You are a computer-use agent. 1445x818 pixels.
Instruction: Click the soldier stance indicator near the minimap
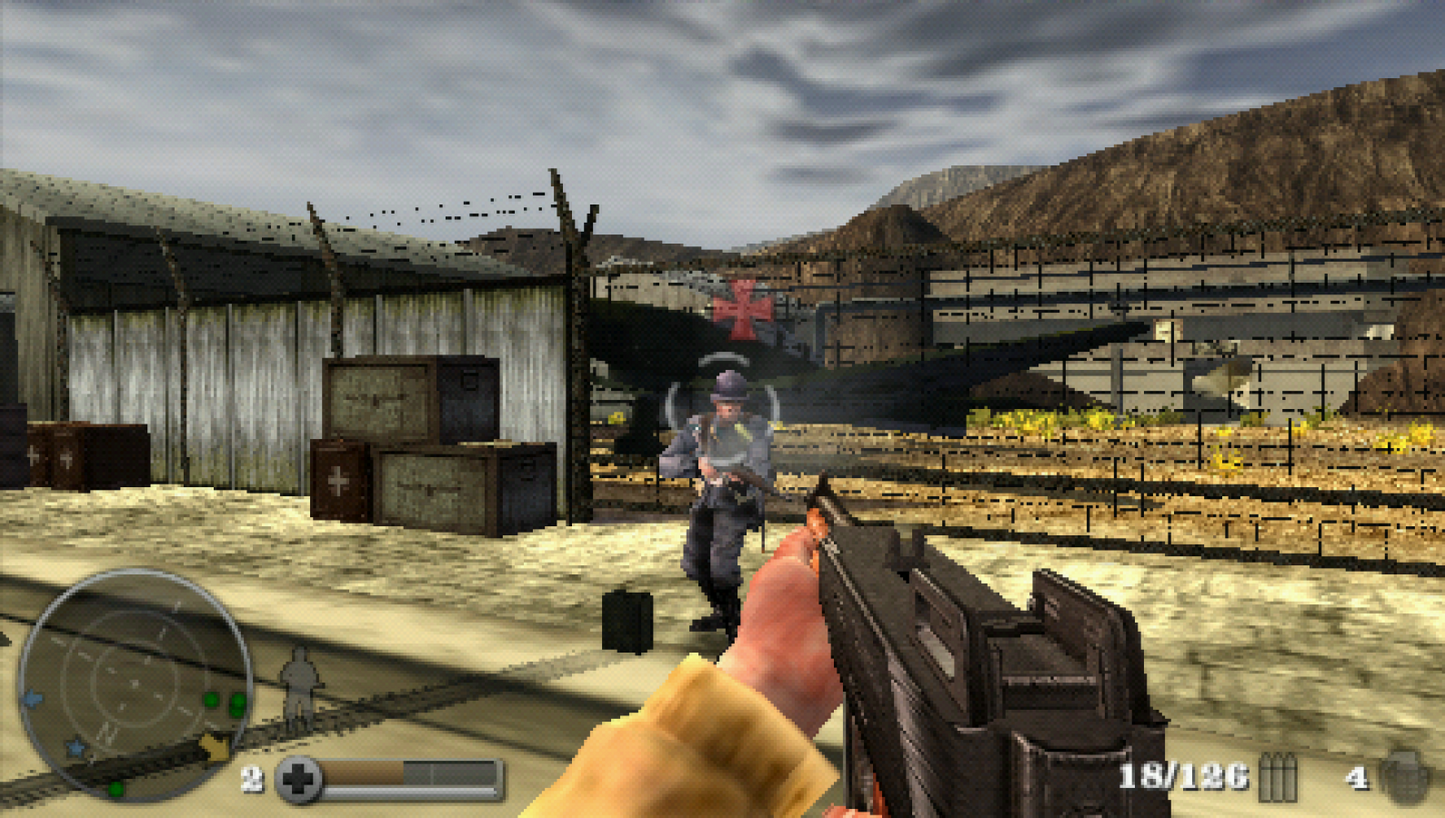pos(298,683)
